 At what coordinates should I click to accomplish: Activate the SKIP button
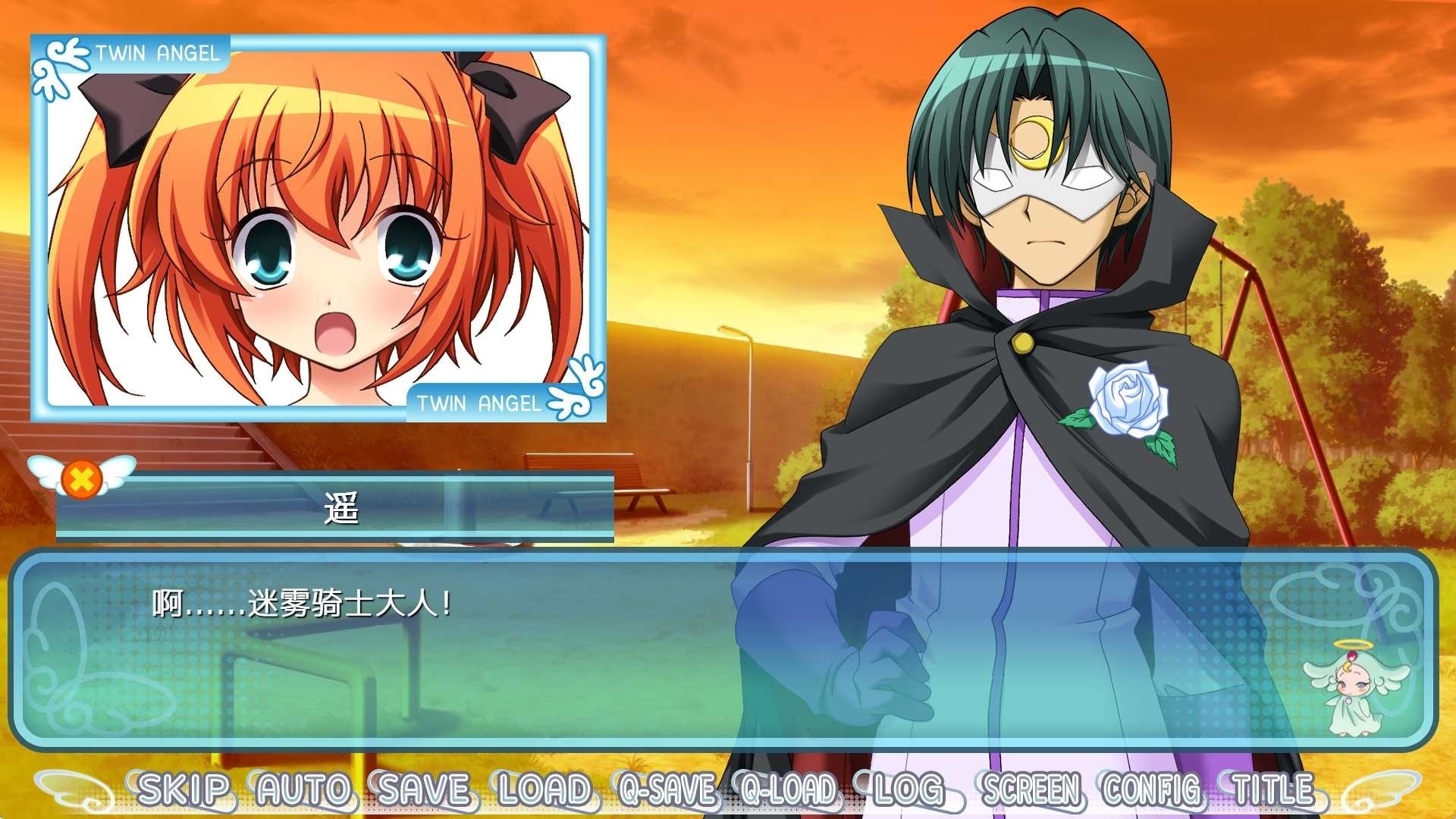183,790
